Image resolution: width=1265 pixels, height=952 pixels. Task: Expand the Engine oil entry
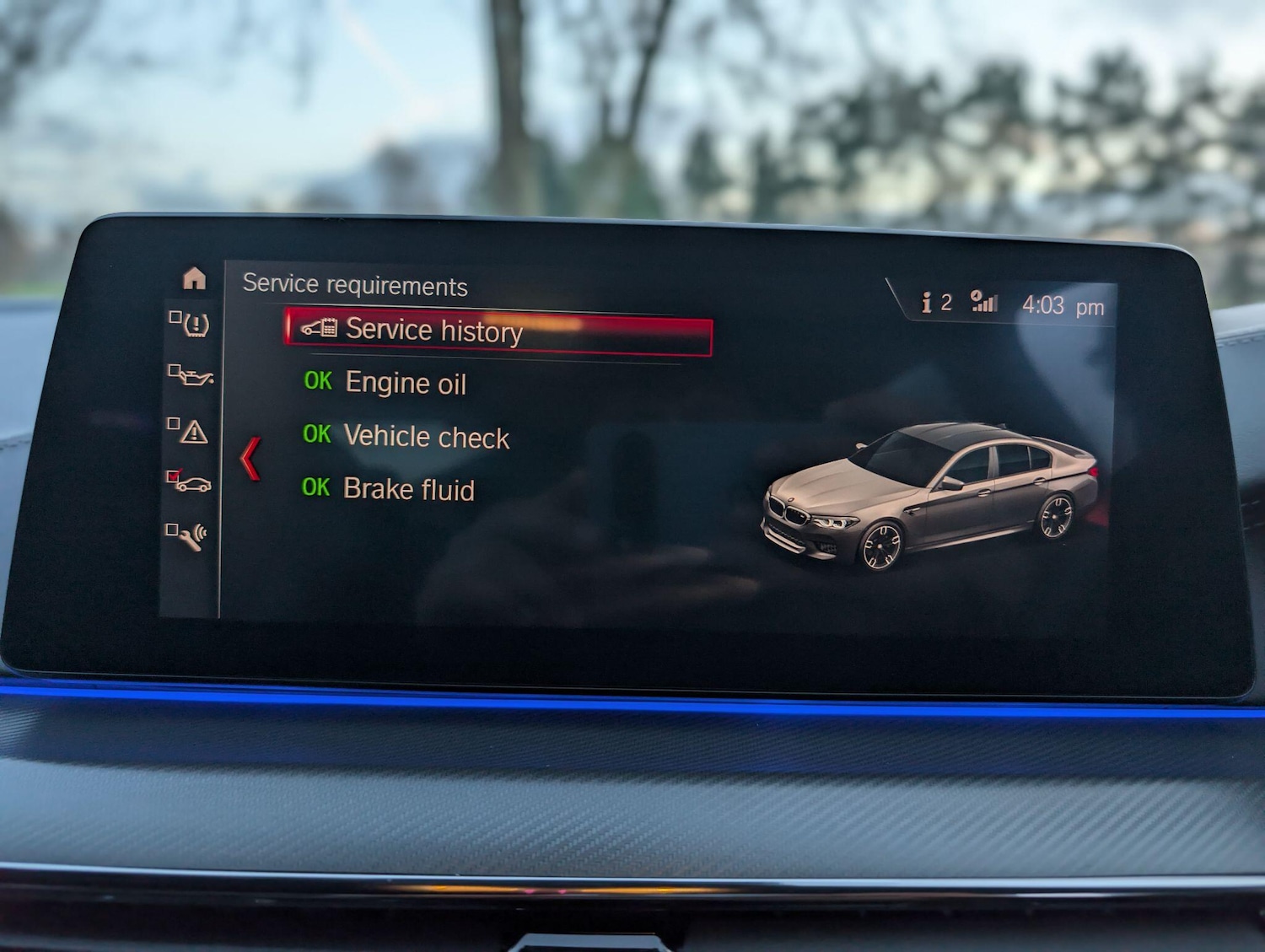[x=405, y=384]
